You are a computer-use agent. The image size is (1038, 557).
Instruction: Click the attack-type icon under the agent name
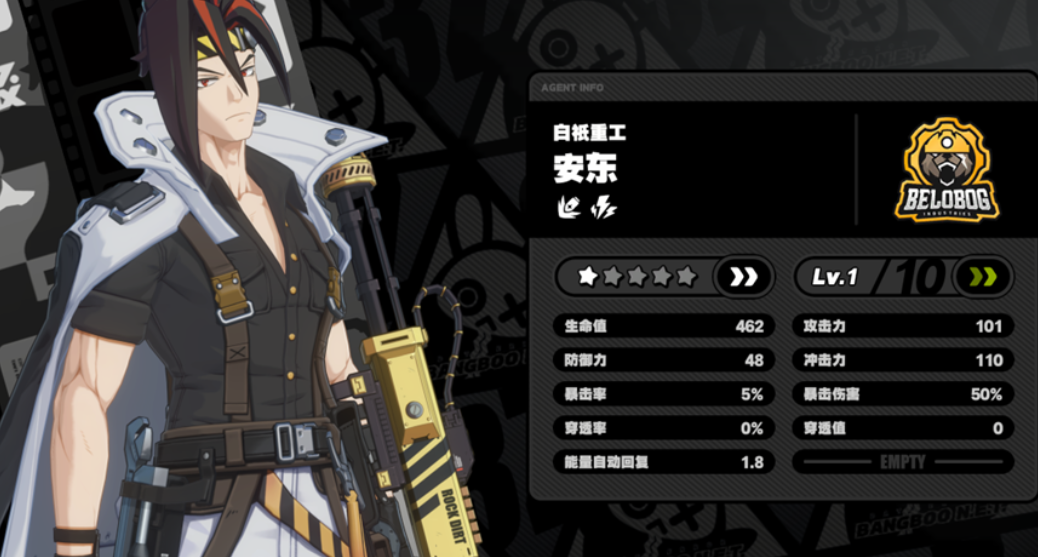pyautogui.click(x=569, y=208)
